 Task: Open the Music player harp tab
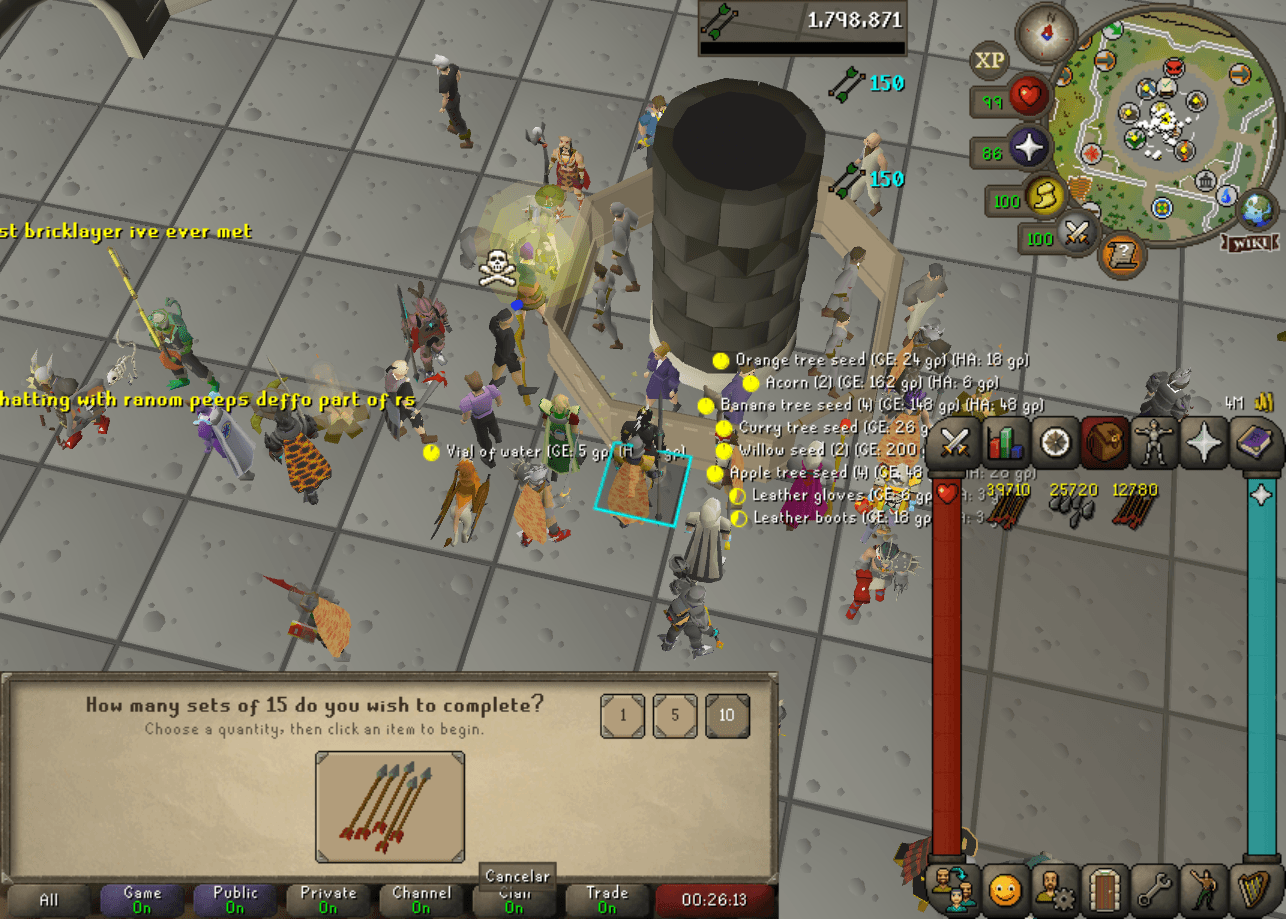point(1256,891)
